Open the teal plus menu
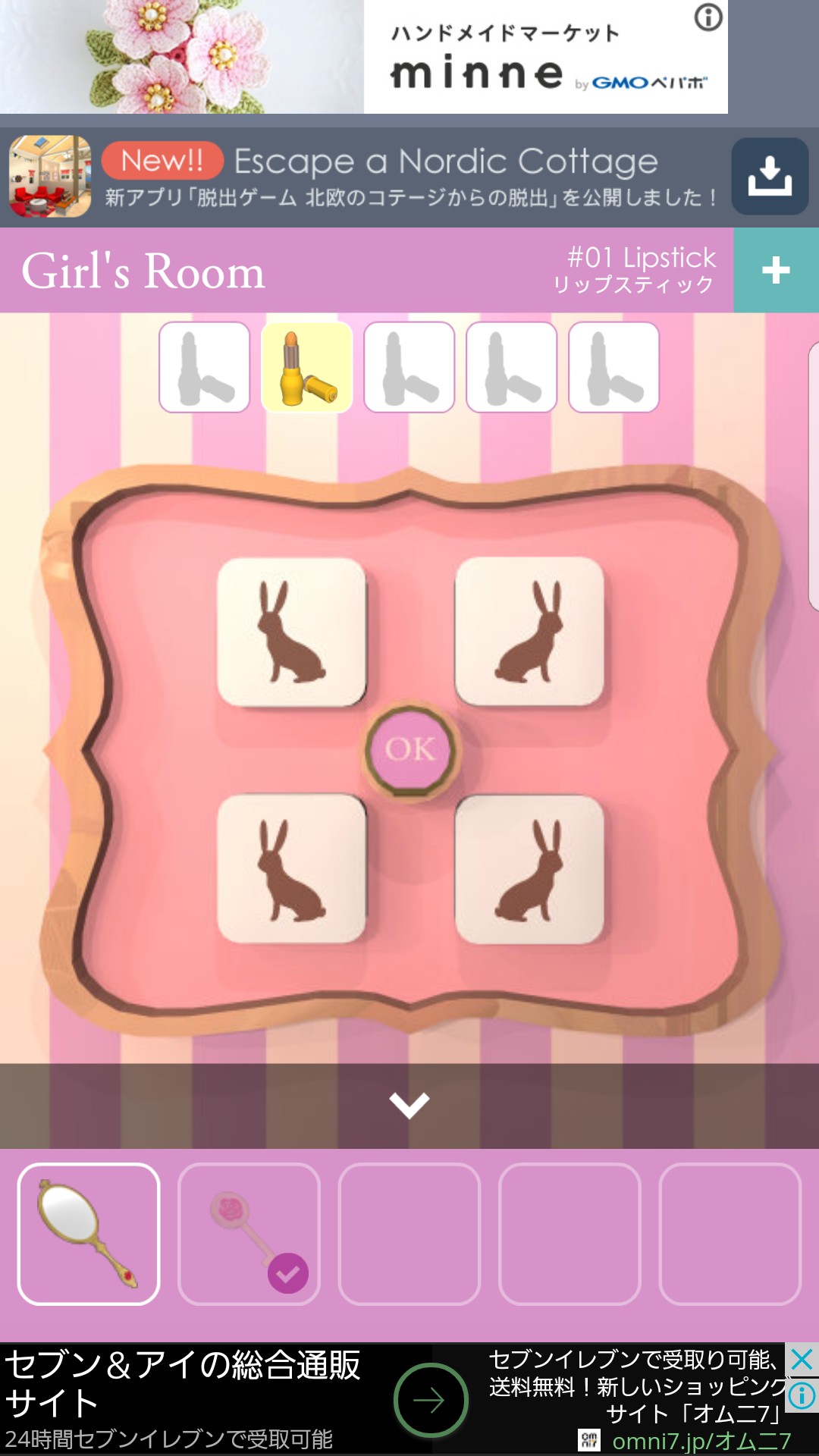The image size is (819, 1456). (776, 270)
